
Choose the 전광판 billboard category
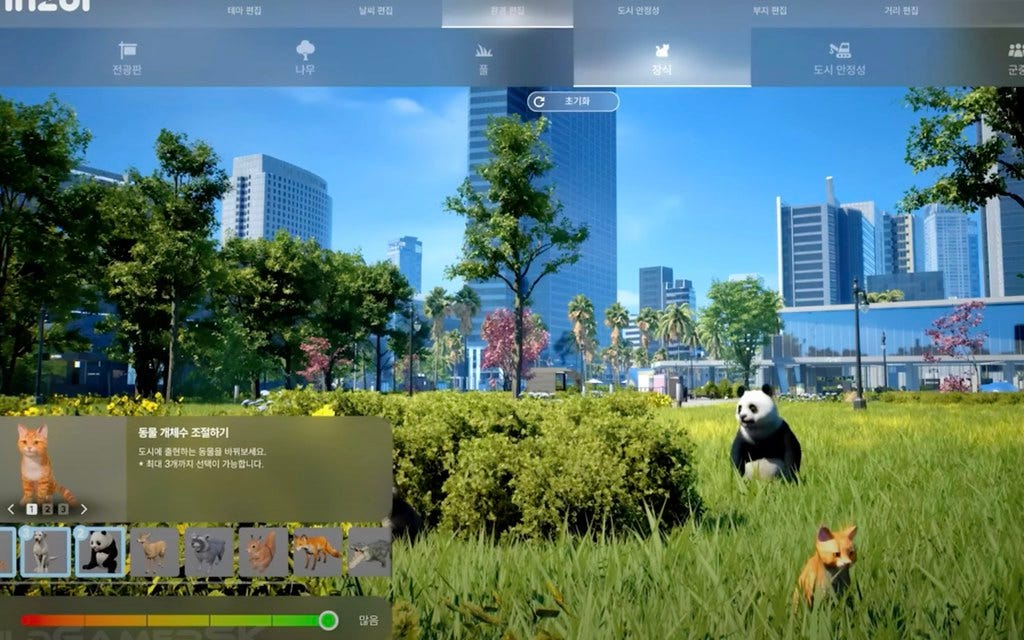coord(128,58)
